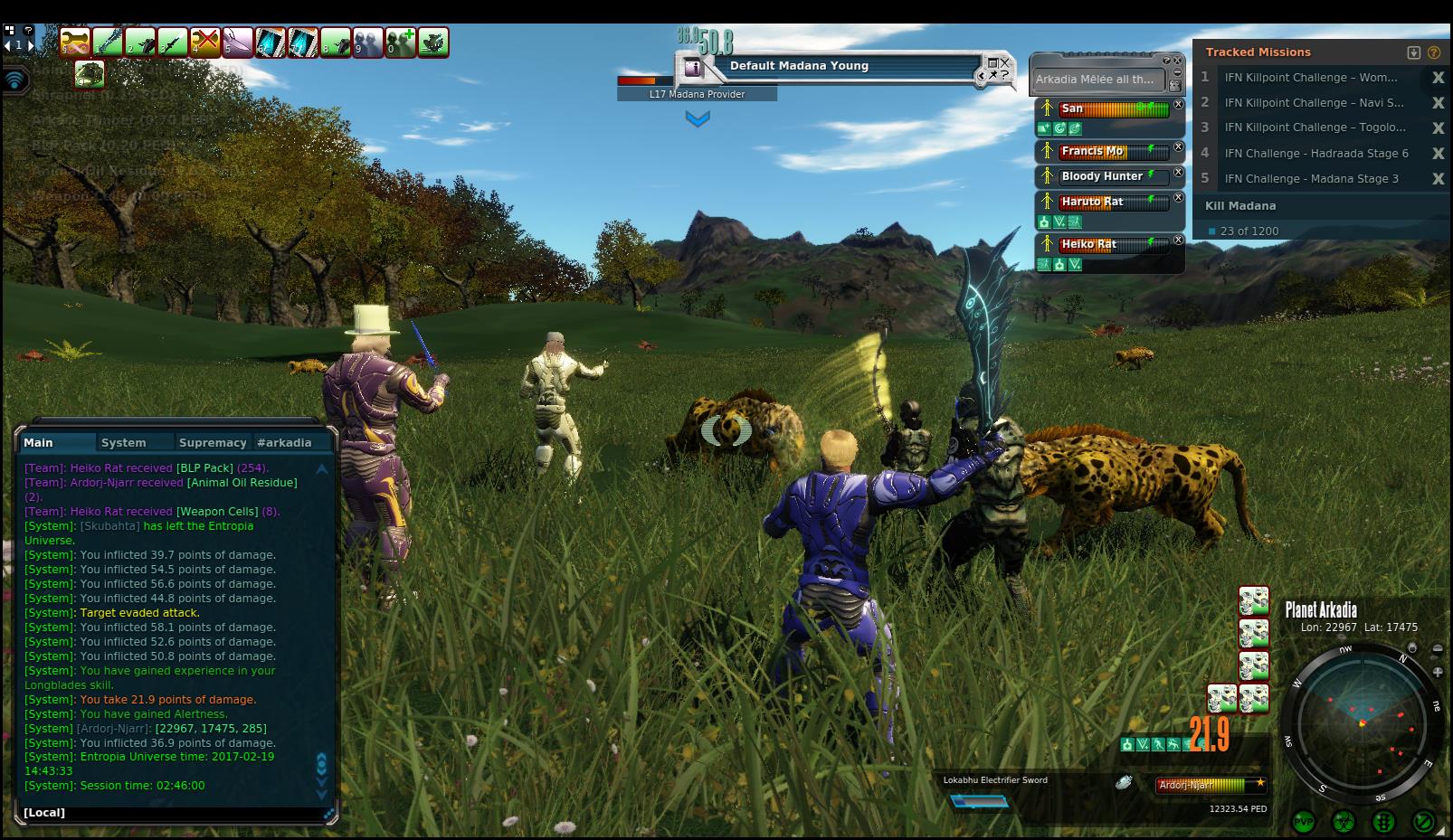Zoom out the radar with minus button

1438,648
